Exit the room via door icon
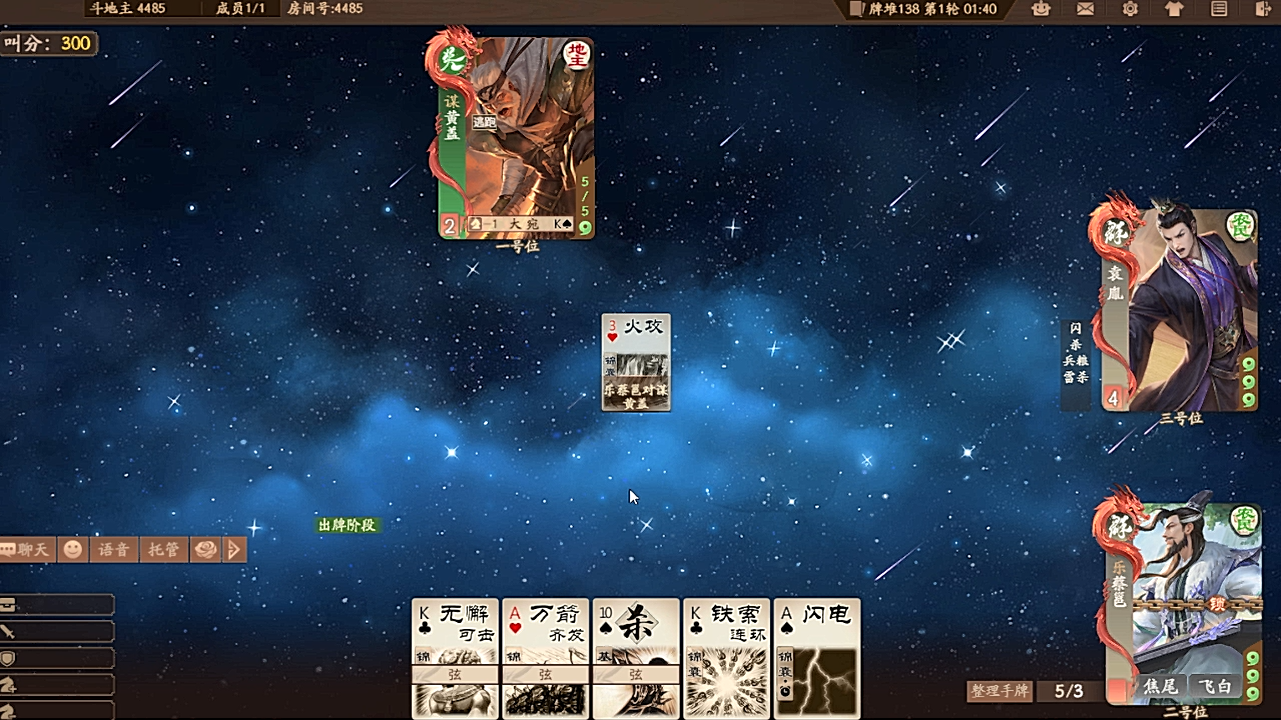1281x720 pixels. 1262,9
